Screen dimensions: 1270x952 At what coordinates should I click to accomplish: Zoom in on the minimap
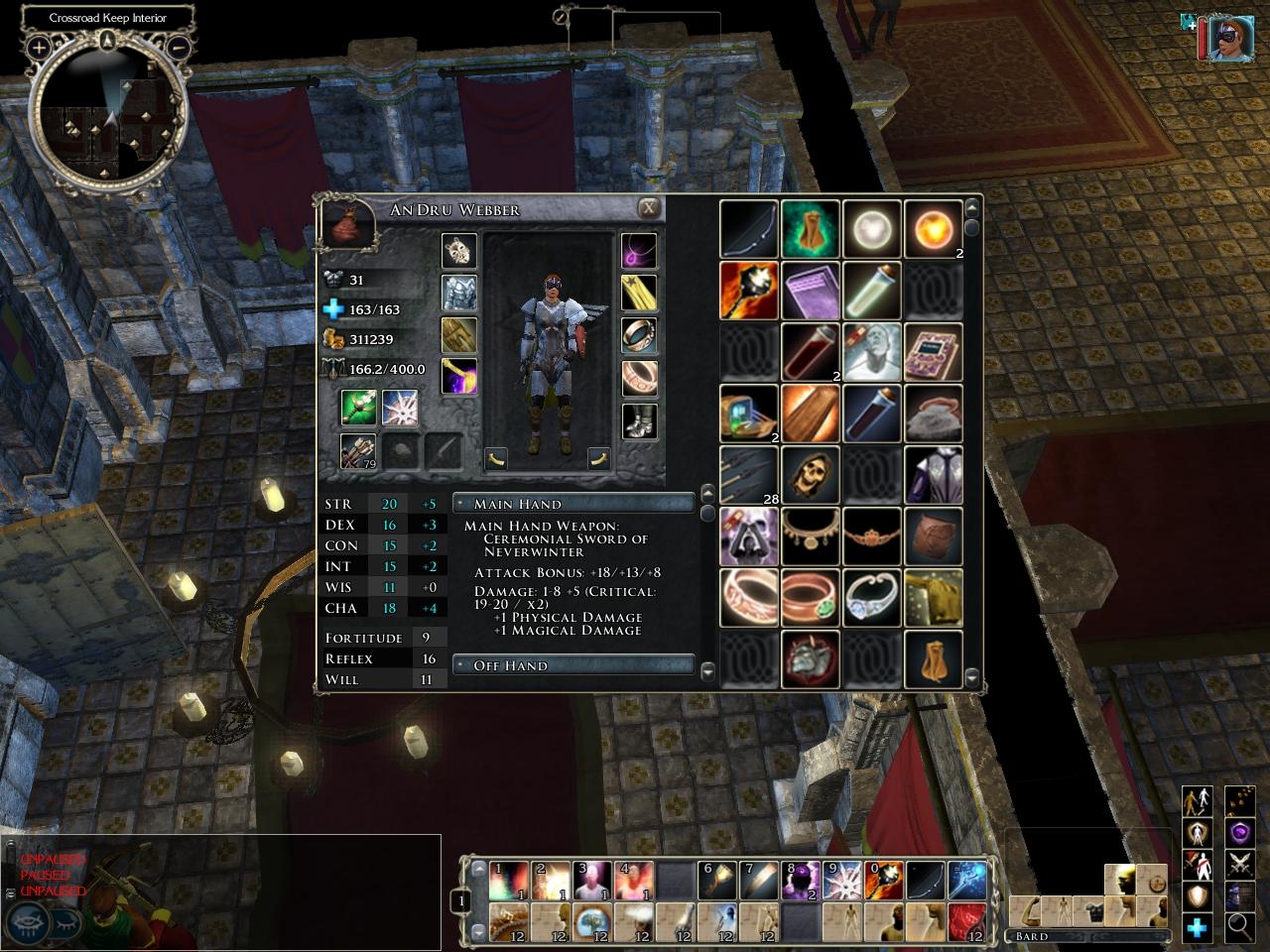coord(39,47)
